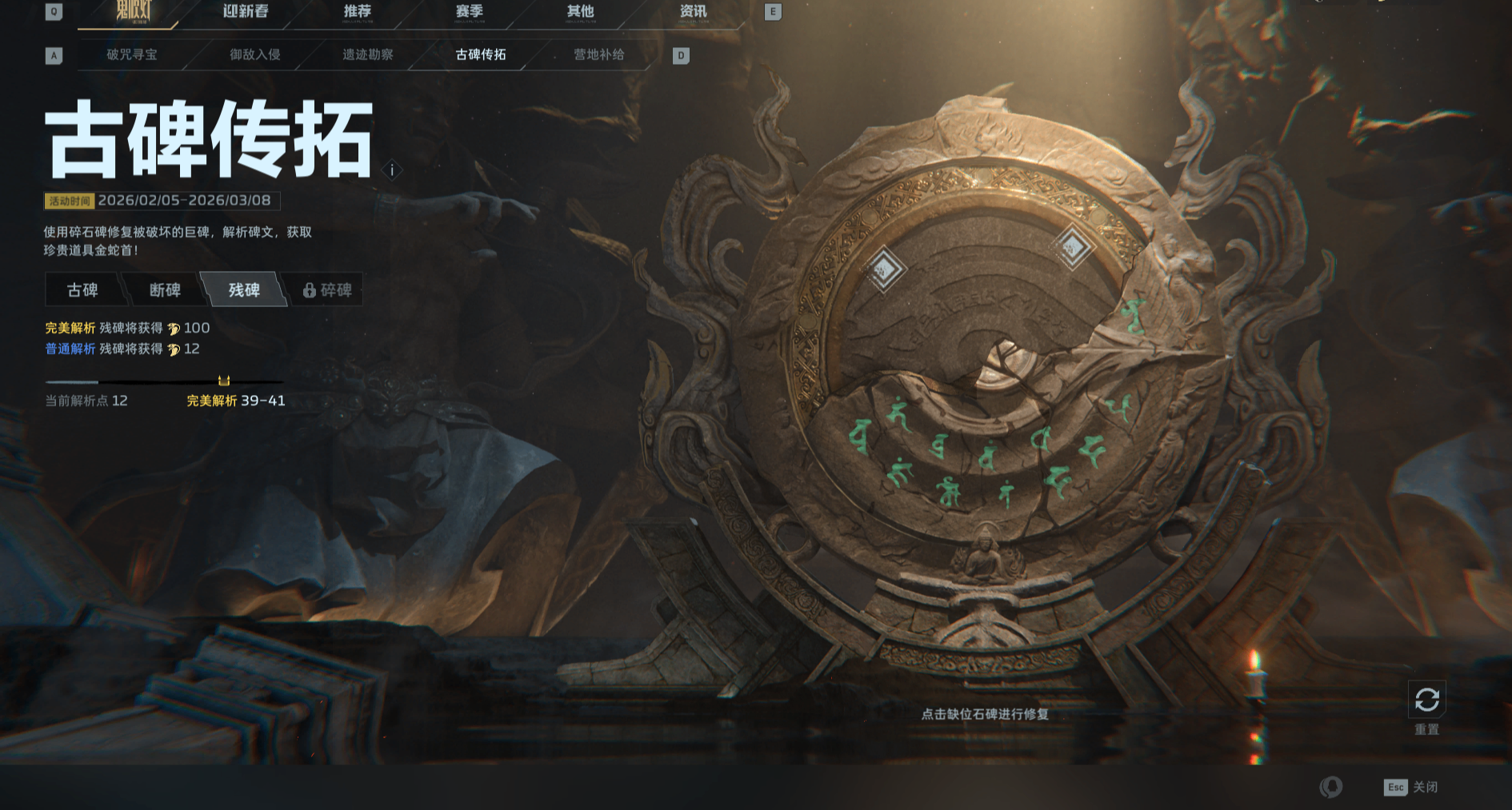This screenshot has width=1512, height=810.
Task: Switch to the 破咒寻宝 event sub-tab
Action: (132, 54)
